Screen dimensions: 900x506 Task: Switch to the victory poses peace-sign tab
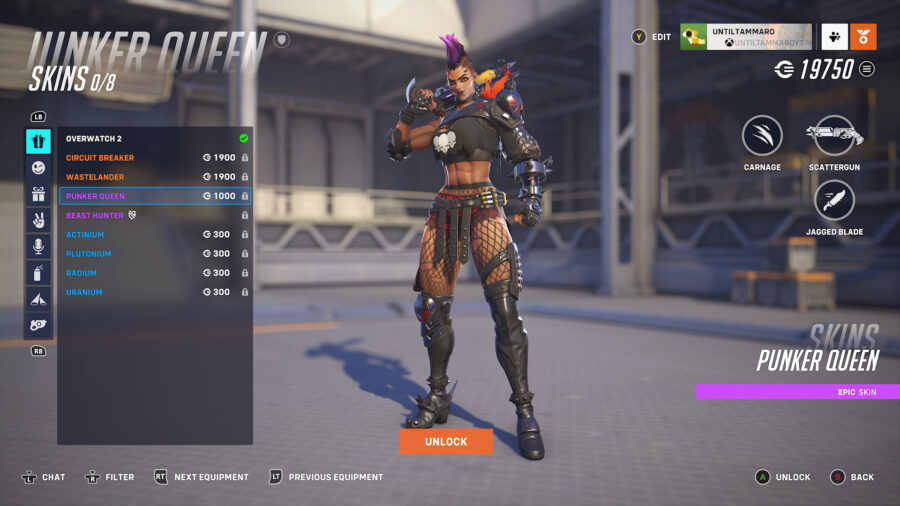[x=38, y=220]
